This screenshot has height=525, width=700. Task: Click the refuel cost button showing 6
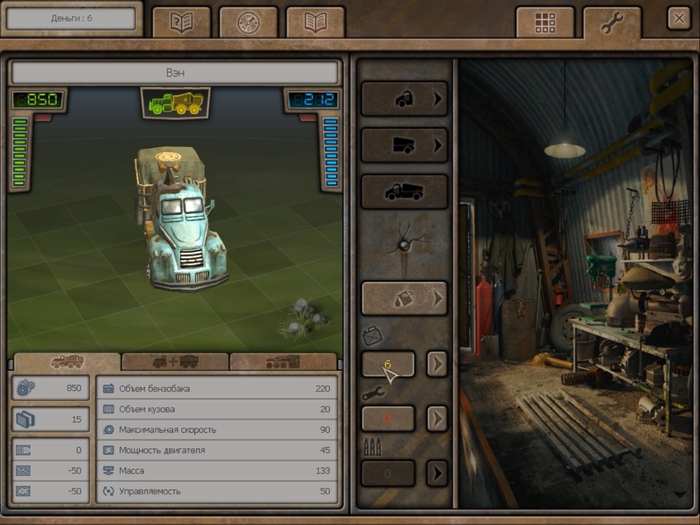point(388,364)
